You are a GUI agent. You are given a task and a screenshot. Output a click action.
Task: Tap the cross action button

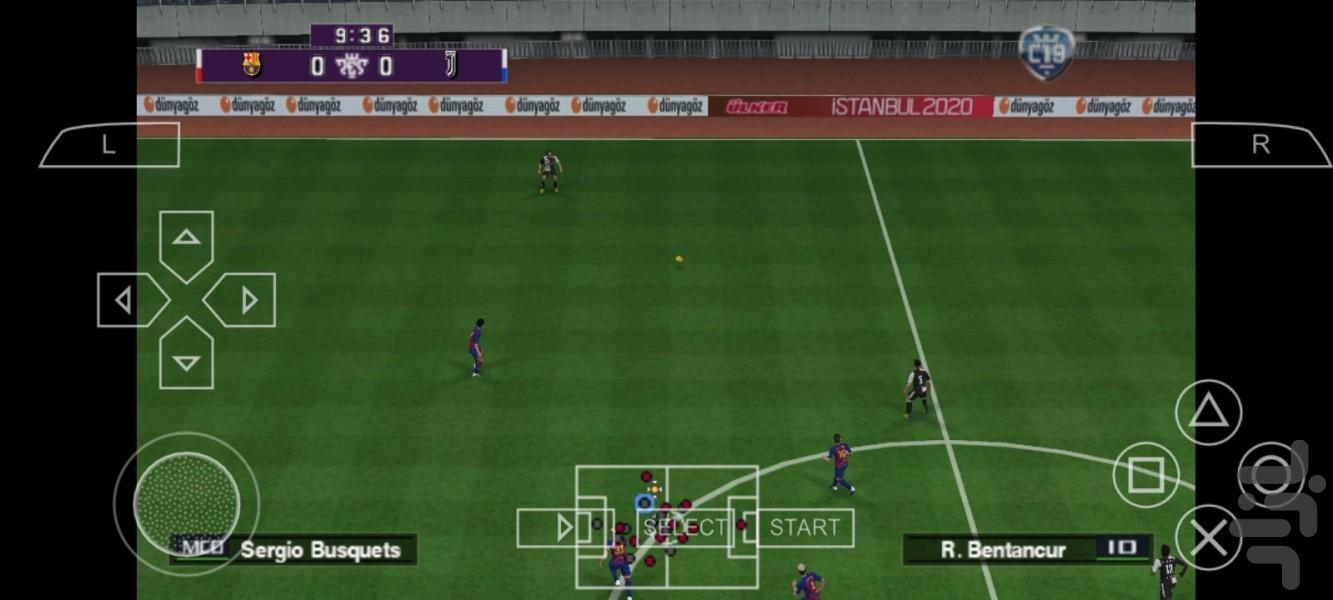coord(1208,539)
